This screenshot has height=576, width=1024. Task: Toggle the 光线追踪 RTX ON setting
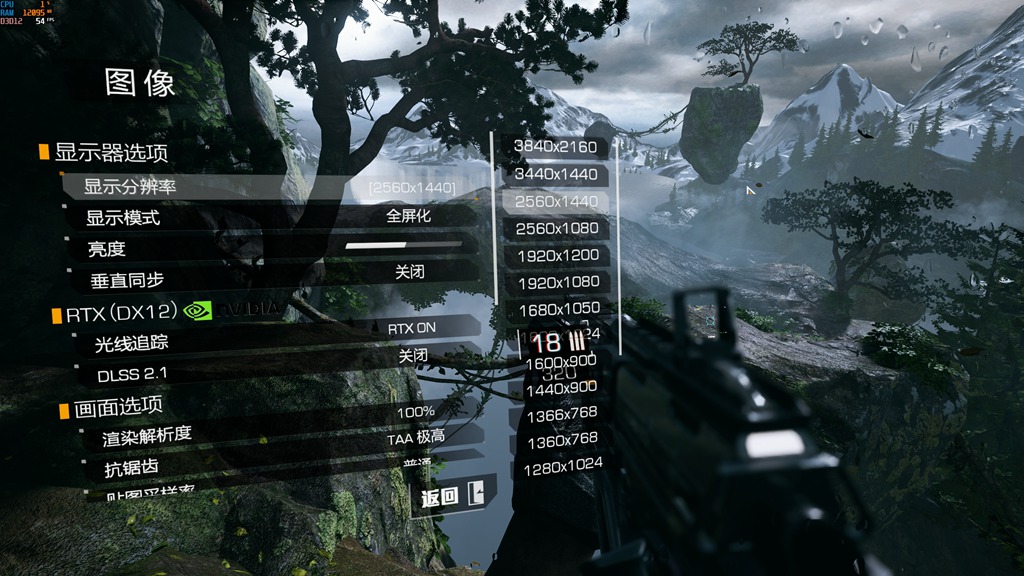click(412, 328)
